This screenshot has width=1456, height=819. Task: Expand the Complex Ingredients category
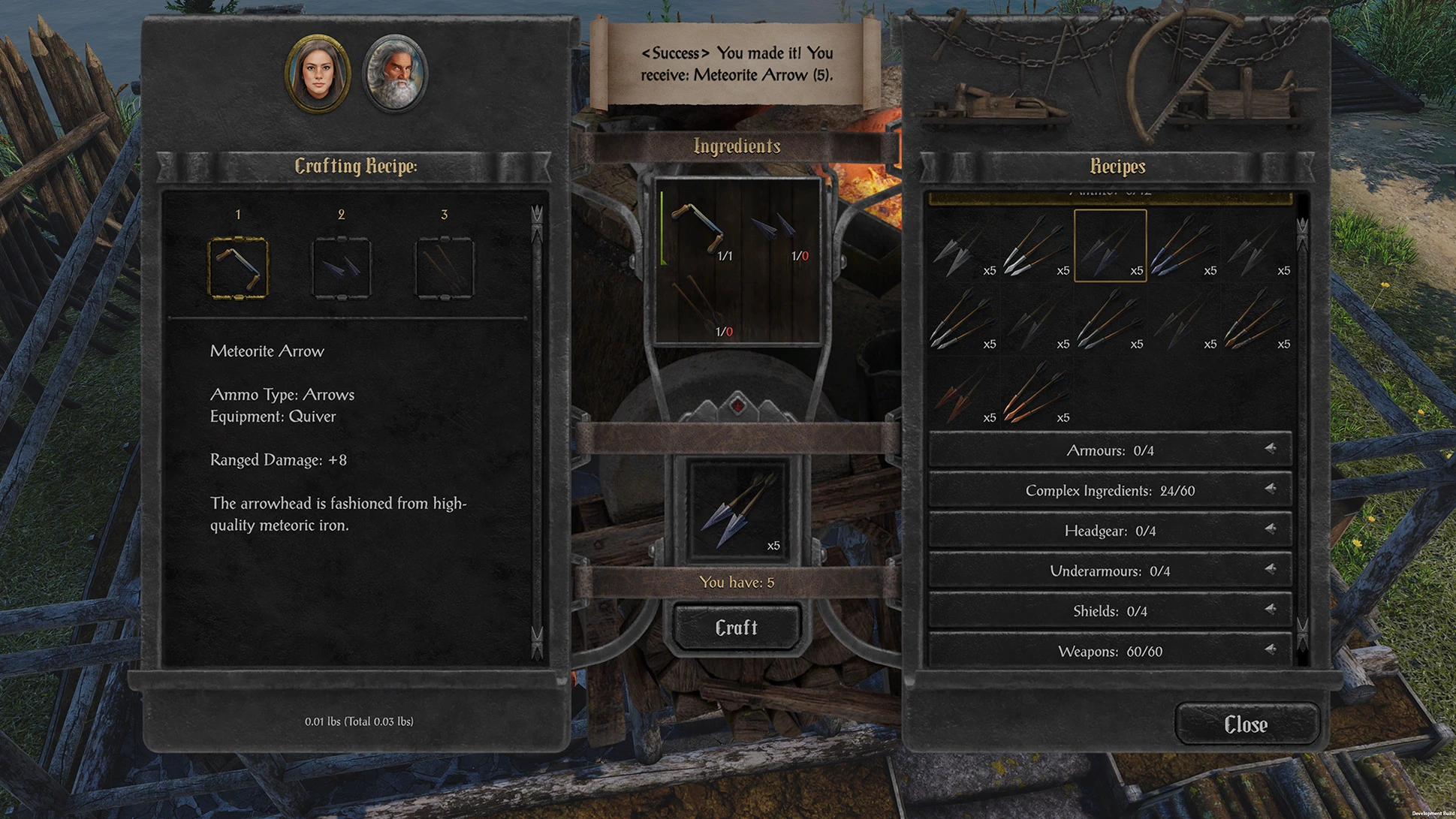1110,491
